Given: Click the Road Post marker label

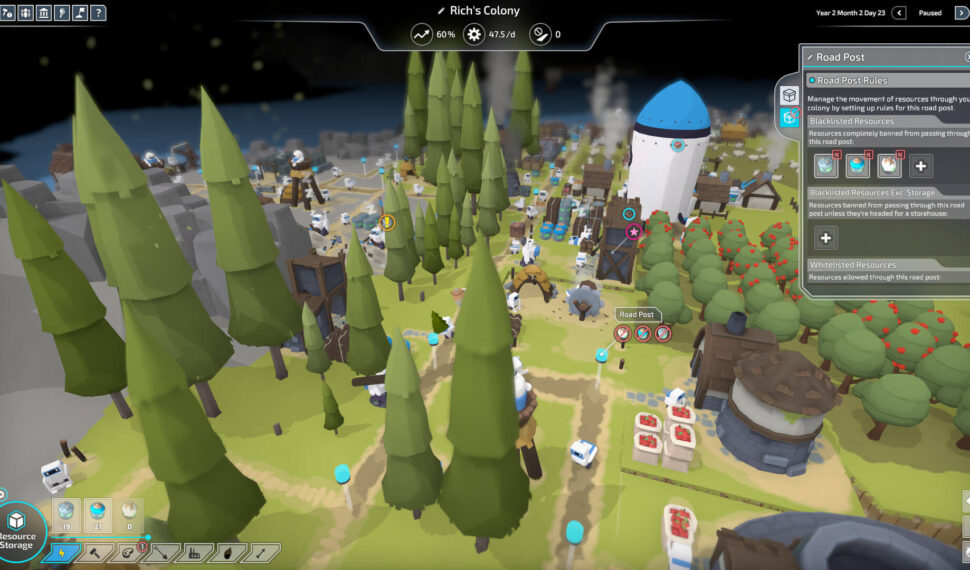Looking at the screenshot, I should click(x=636, y=314).
